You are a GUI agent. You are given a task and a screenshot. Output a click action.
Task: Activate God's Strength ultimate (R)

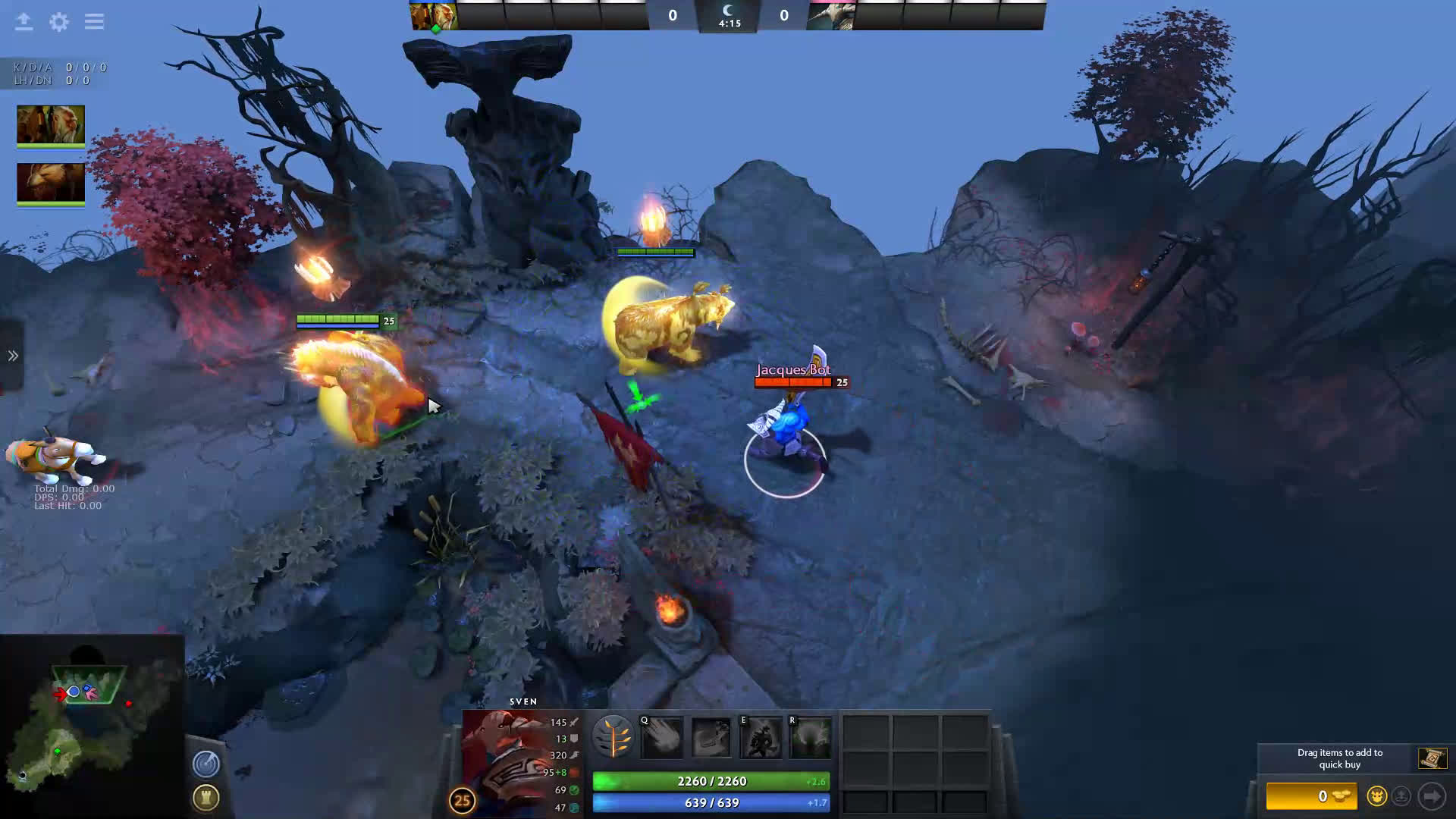point(810,737)
